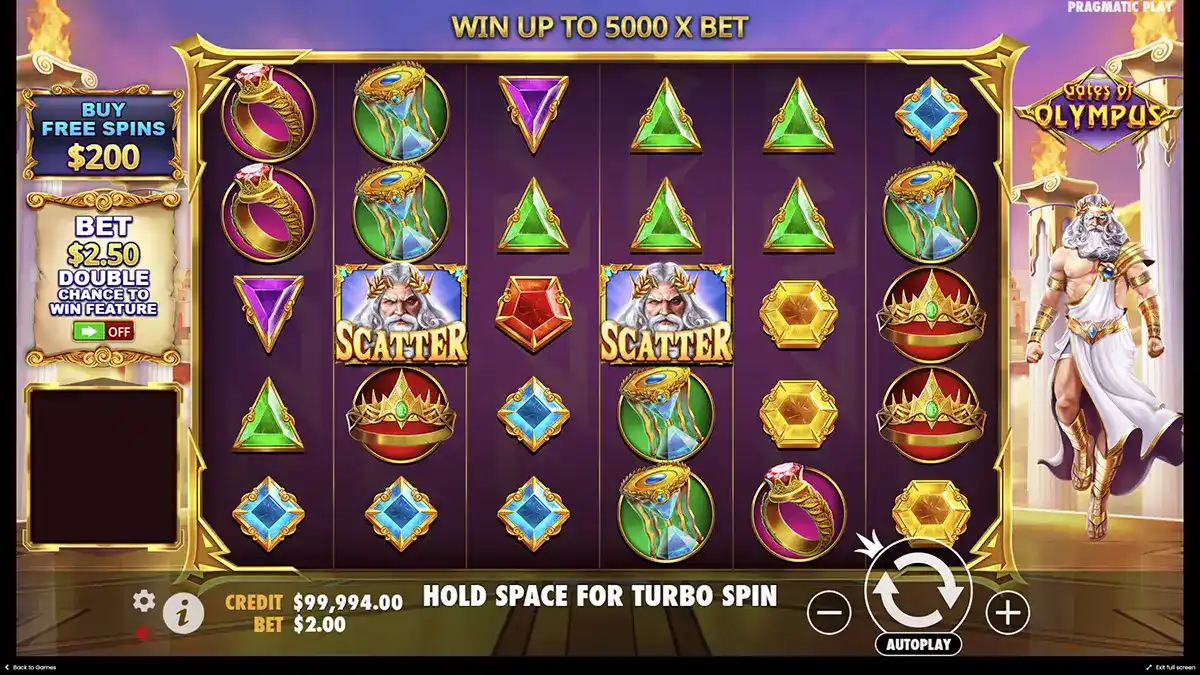The width and height of the screenshot is (1200, 675).
Task: Go back to games list
Action: click(x=30, y=667)
